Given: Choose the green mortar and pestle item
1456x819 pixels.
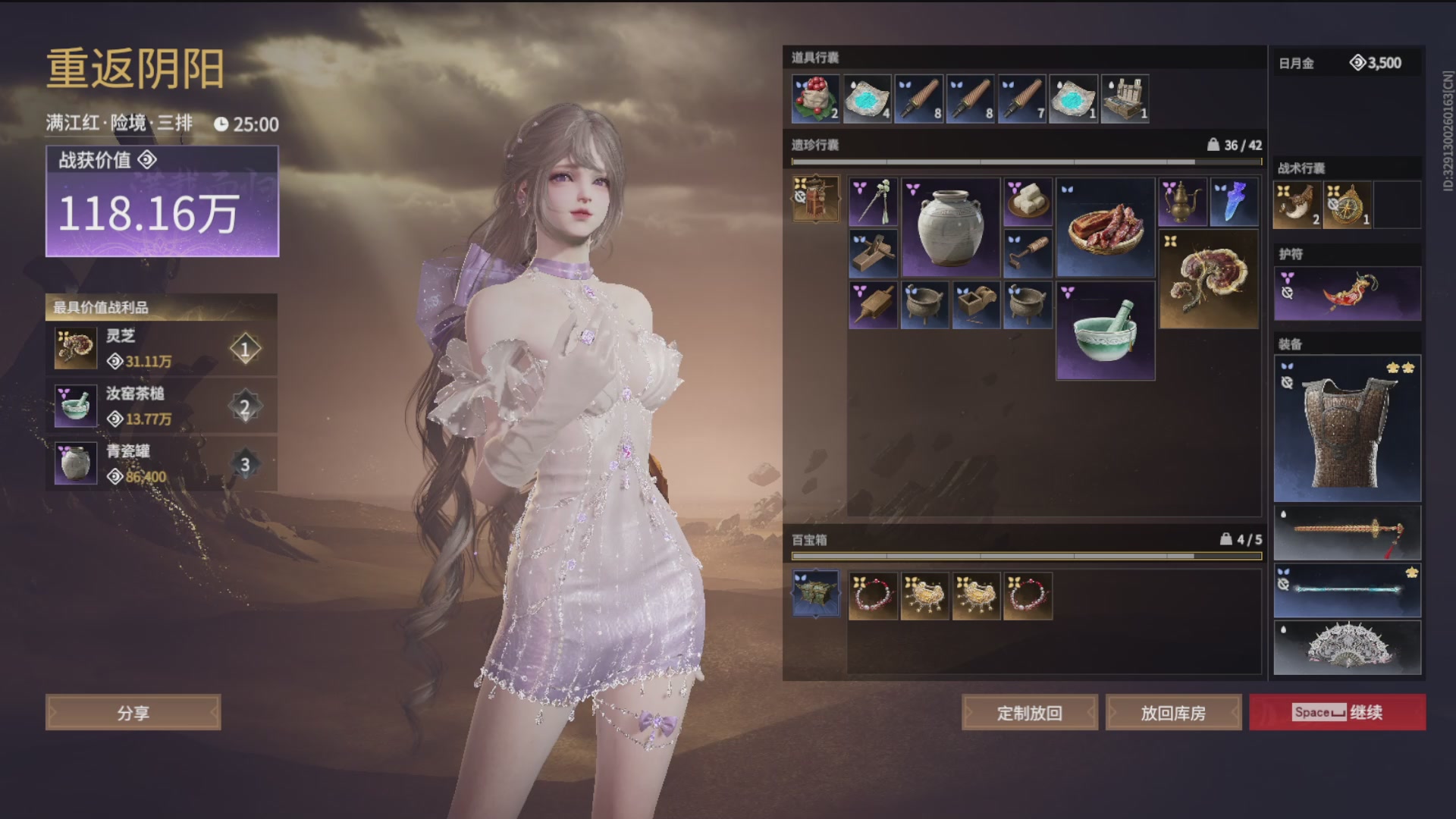Looking at the screenshot, I should click(x=1105, y=331).
